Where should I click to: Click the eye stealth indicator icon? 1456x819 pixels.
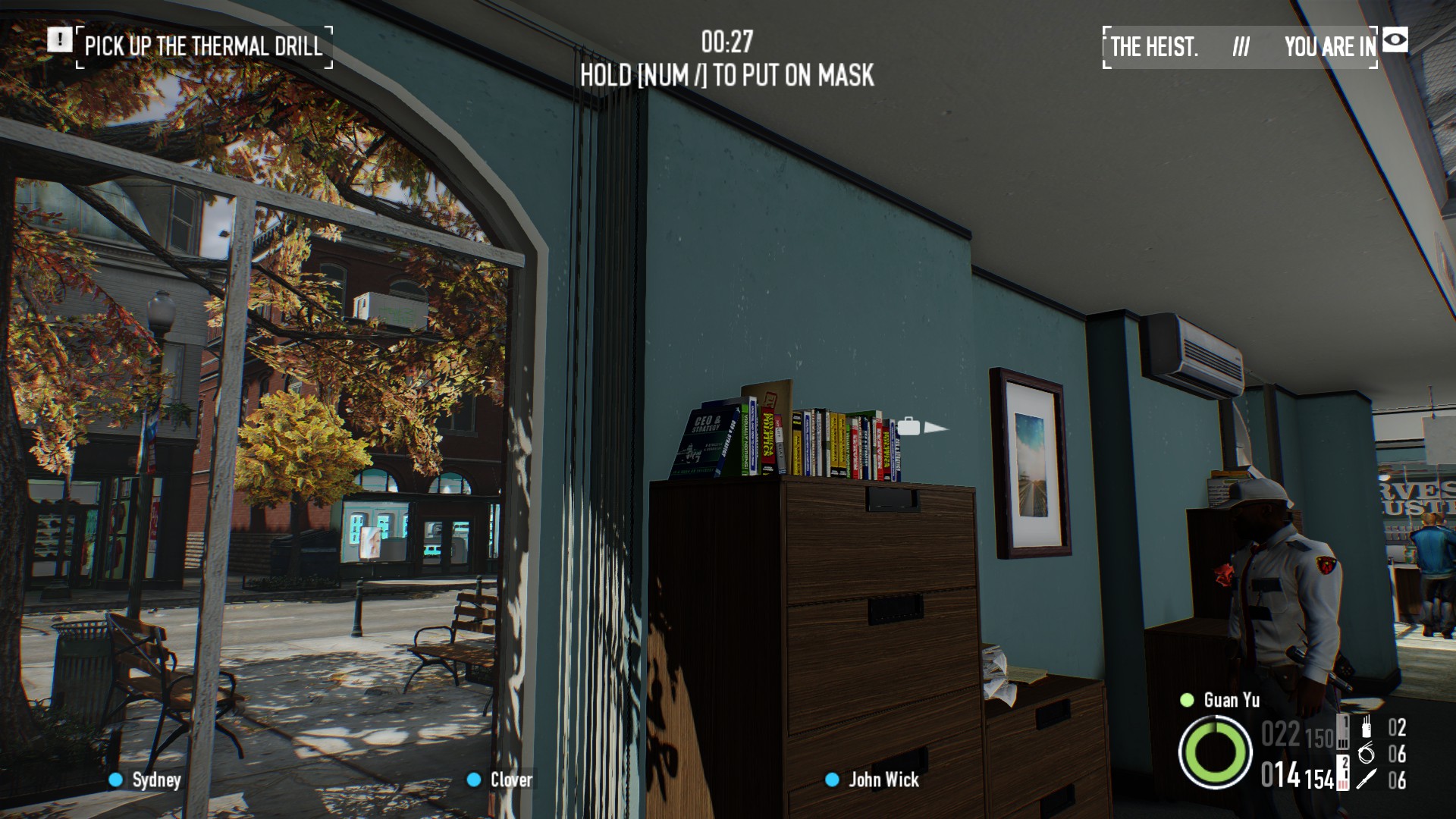pyautogui.click(x=1395, y=39)
